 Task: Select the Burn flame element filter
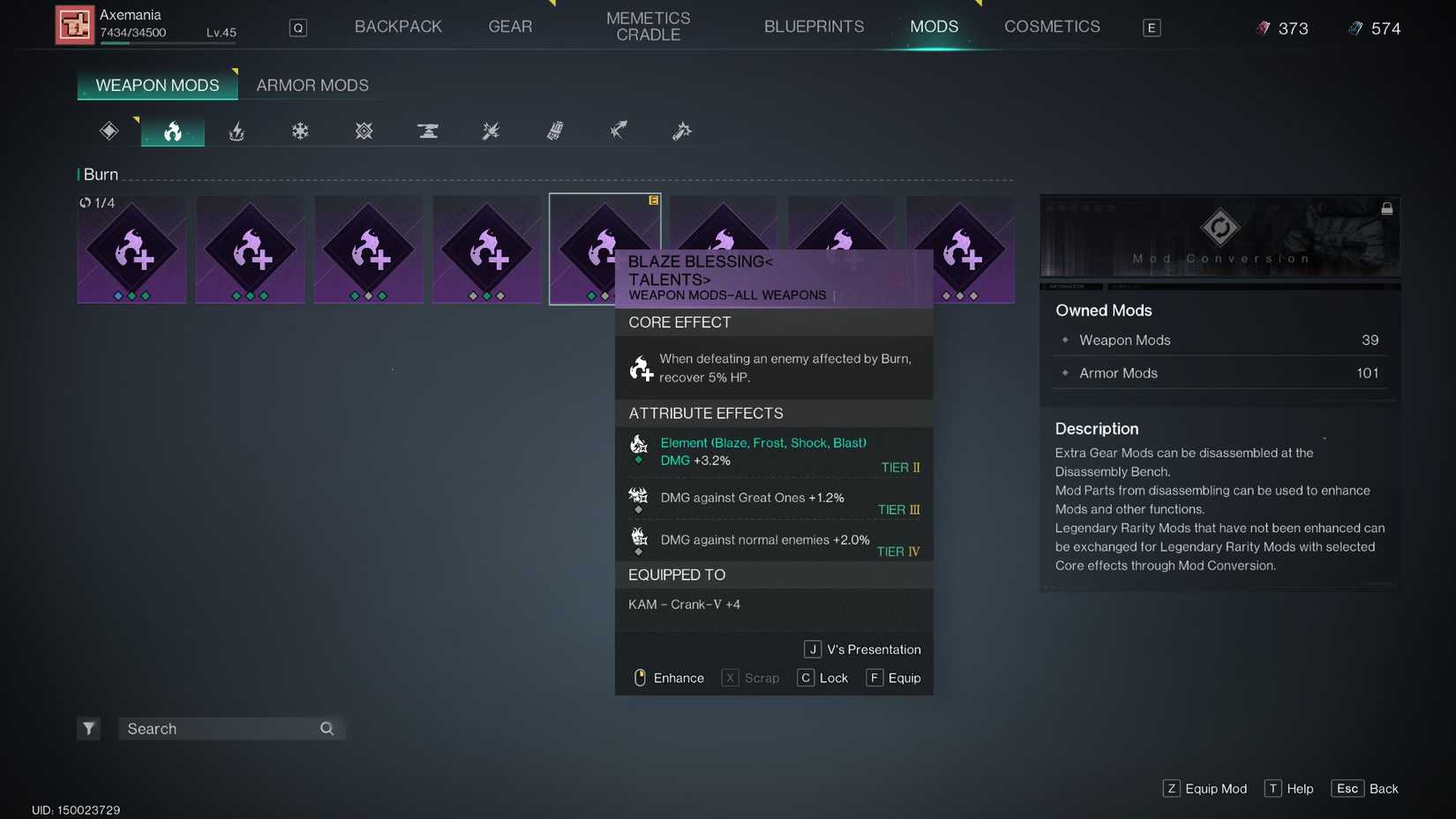172,131
